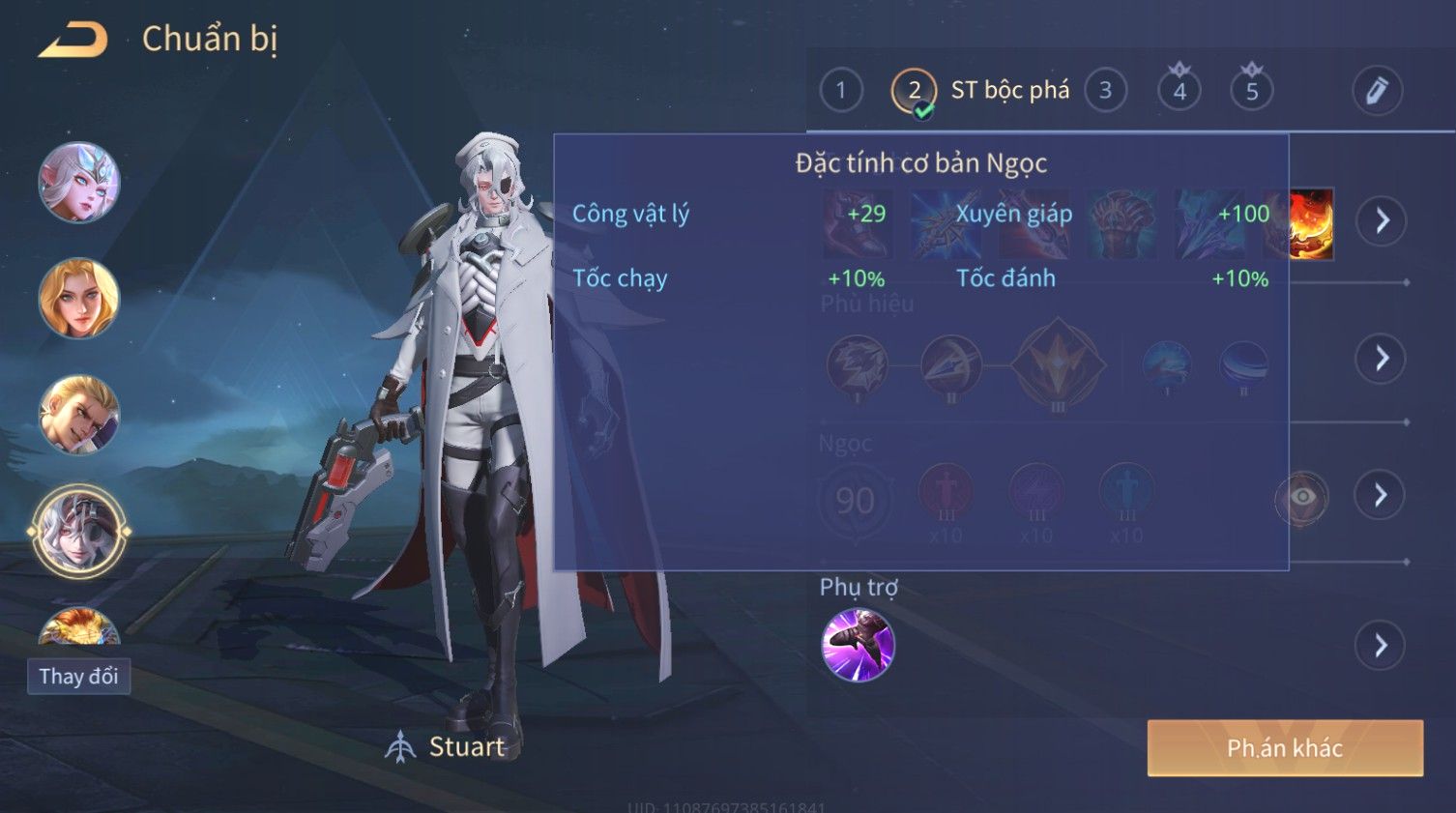Select preset slot 1

coord(840,91)
